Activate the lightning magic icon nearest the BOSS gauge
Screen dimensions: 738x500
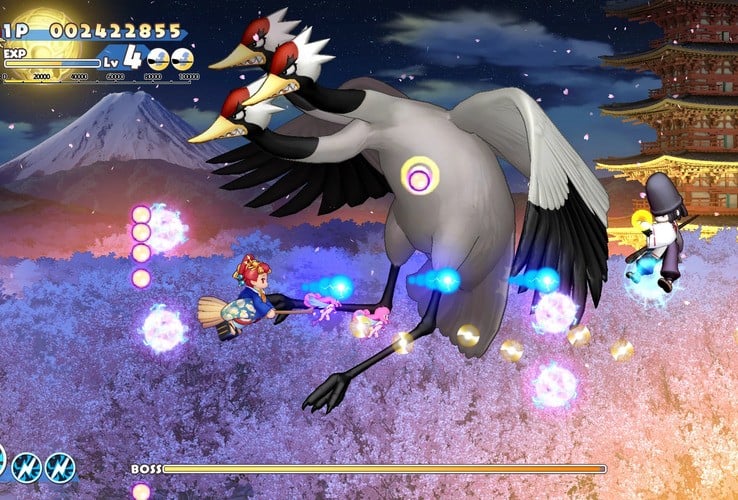pyautogui.click(x=59, y=467)
